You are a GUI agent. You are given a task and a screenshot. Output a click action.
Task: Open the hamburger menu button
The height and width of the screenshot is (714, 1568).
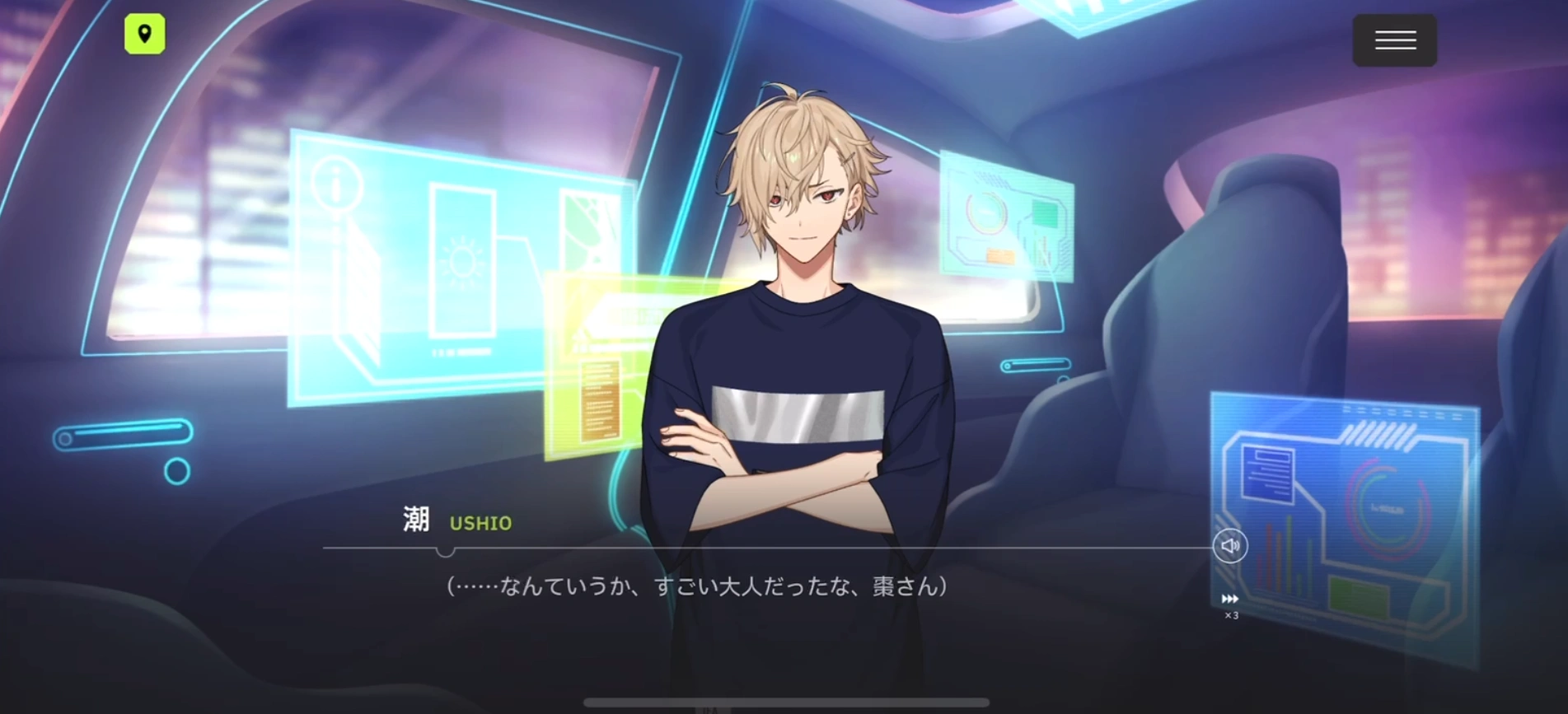pos(1394,40)
